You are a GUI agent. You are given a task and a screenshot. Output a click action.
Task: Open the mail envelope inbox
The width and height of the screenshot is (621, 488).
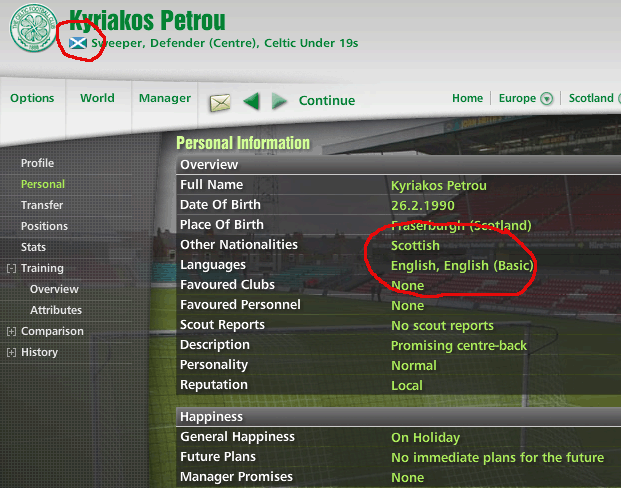click(x=220, y=101)
